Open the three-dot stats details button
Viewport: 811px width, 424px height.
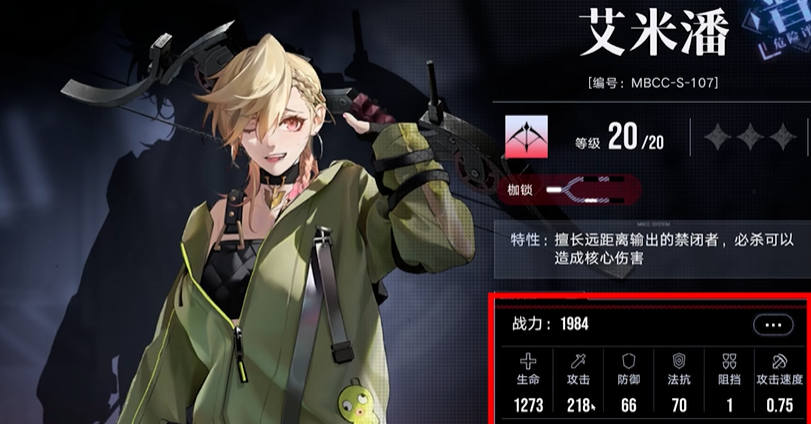click(x=772, y=325)
